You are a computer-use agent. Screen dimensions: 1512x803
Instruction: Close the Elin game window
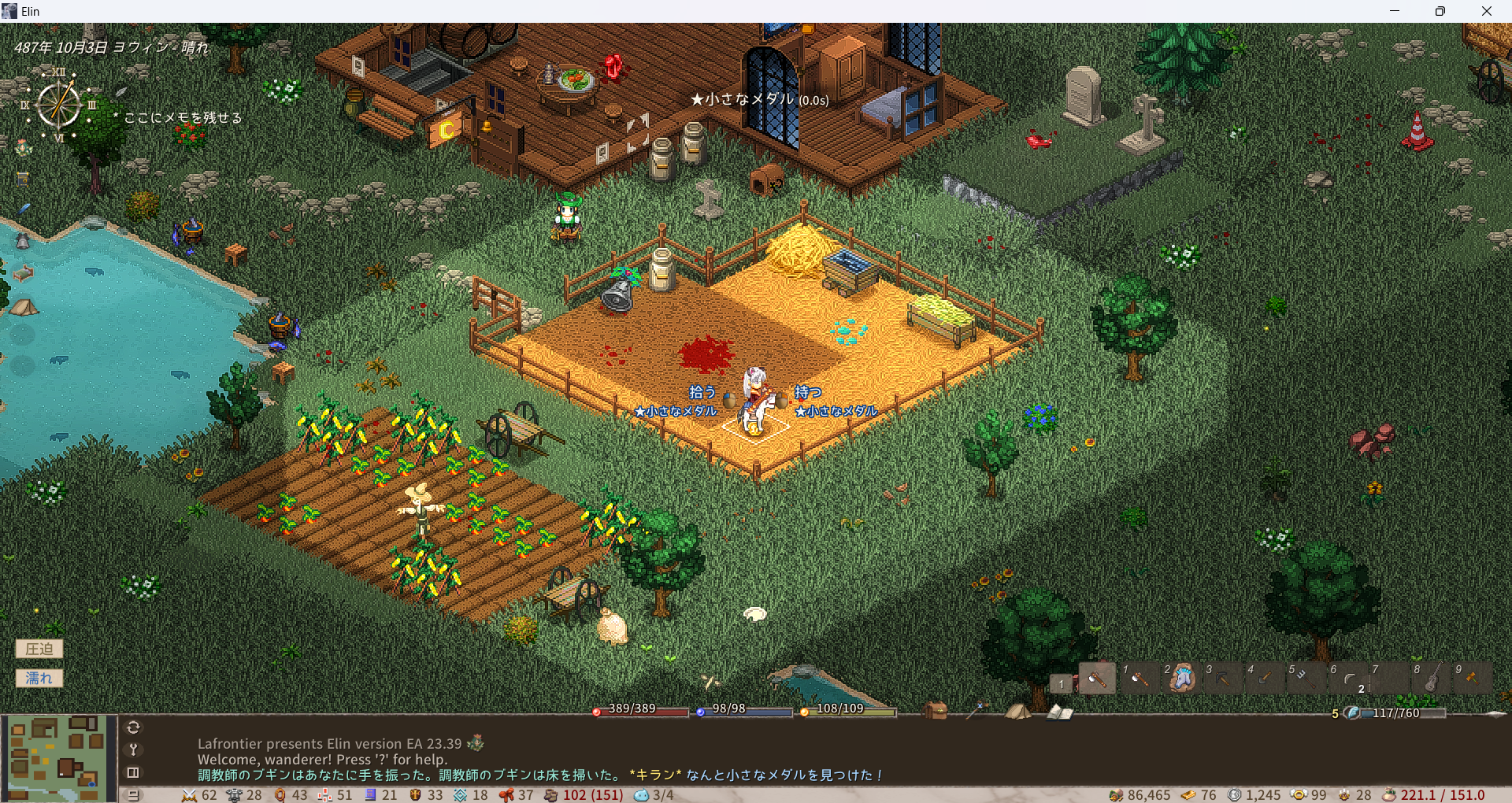click(1486, 11)
